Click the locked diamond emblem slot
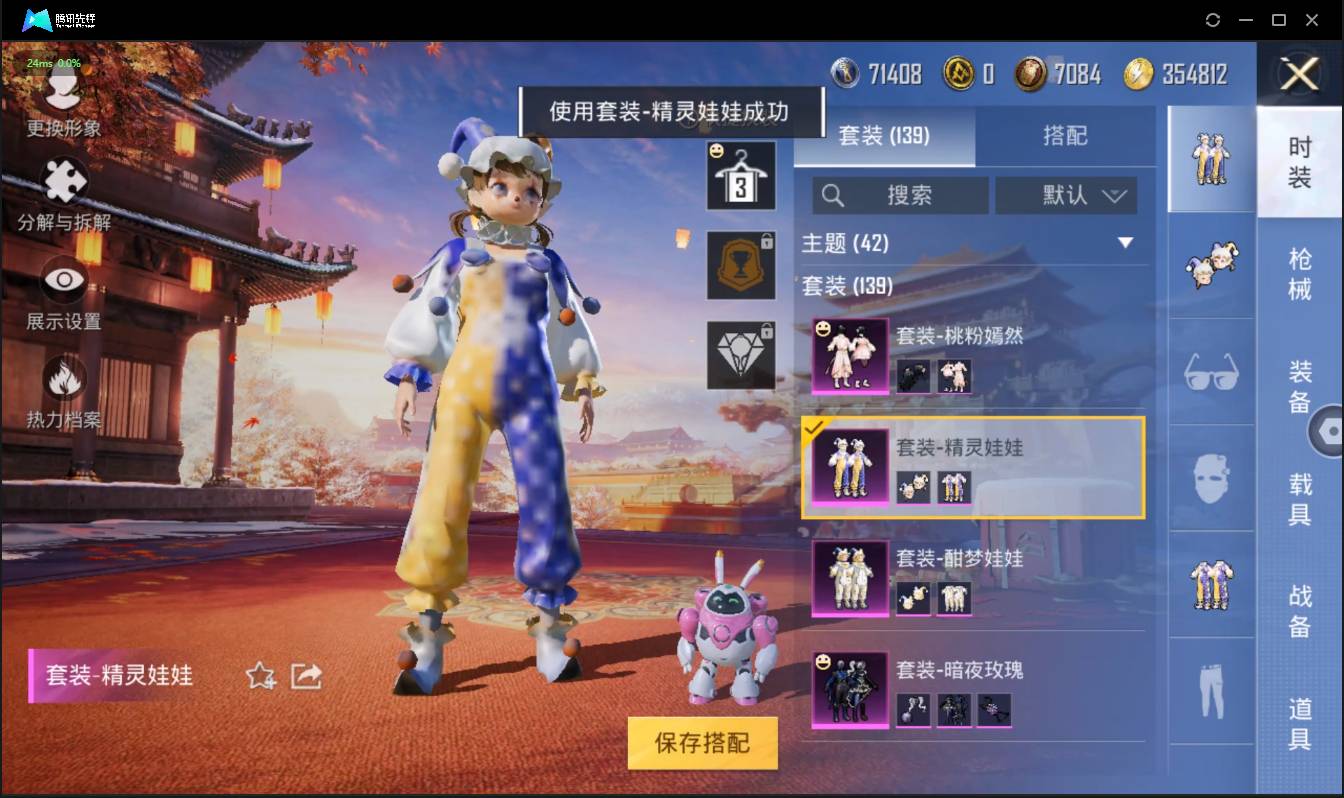The image size is (1344, 798). click(741, 355)
